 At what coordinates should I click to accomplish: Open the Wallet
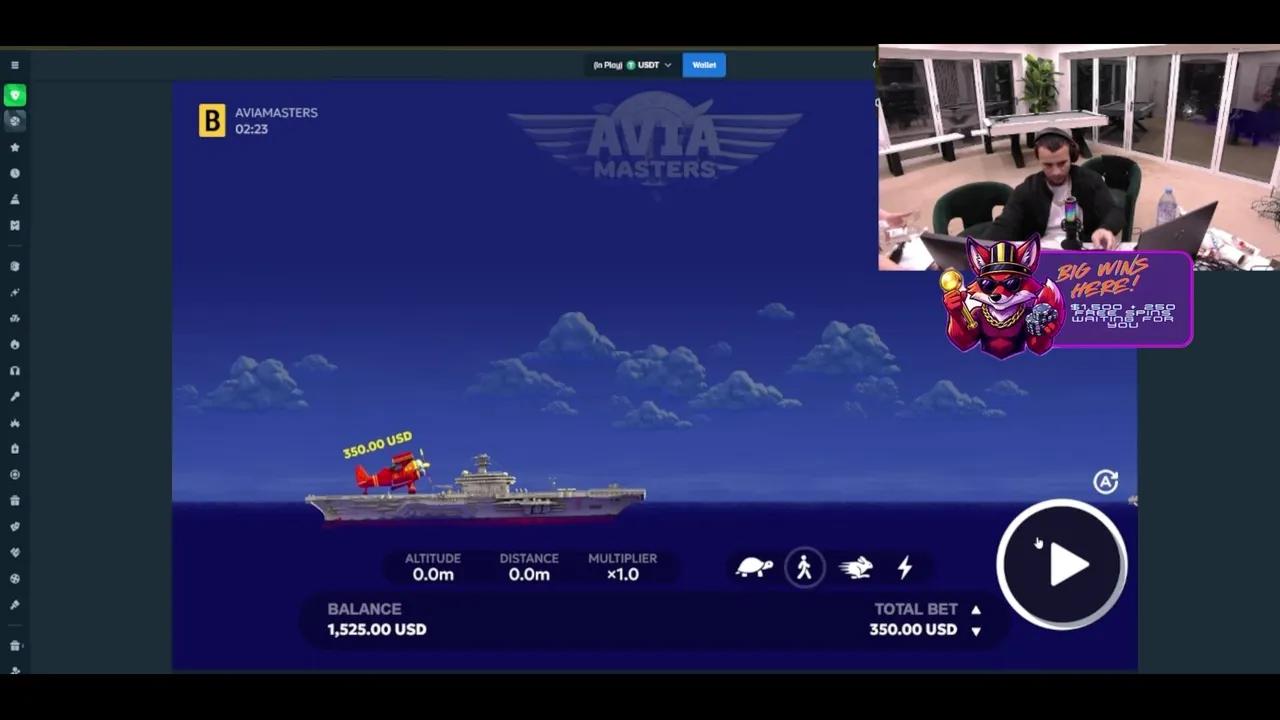point(704,64)
